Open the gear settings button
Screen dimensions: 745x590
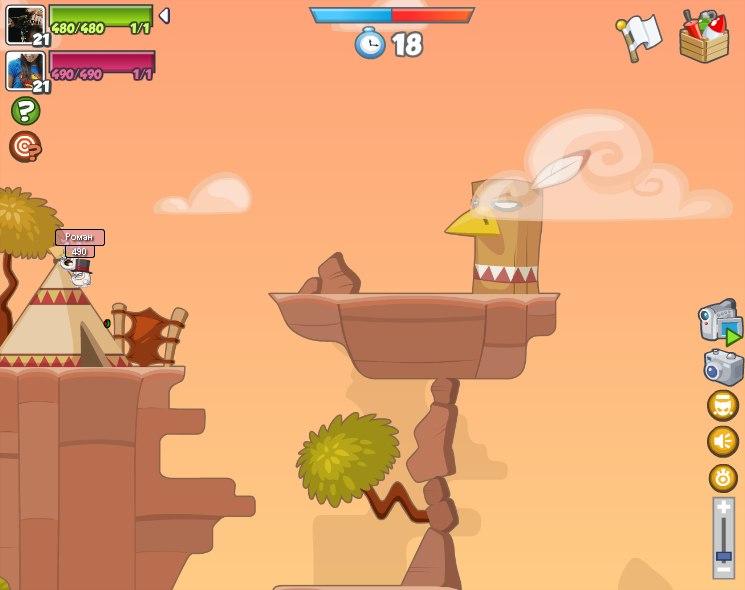[x=723, y=477]
